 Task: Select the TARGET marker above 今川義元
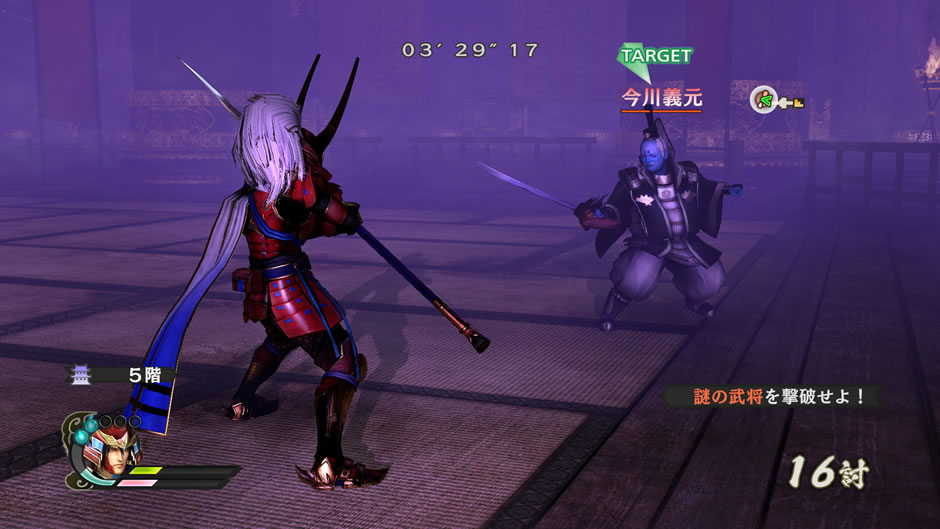pos(655,57)
